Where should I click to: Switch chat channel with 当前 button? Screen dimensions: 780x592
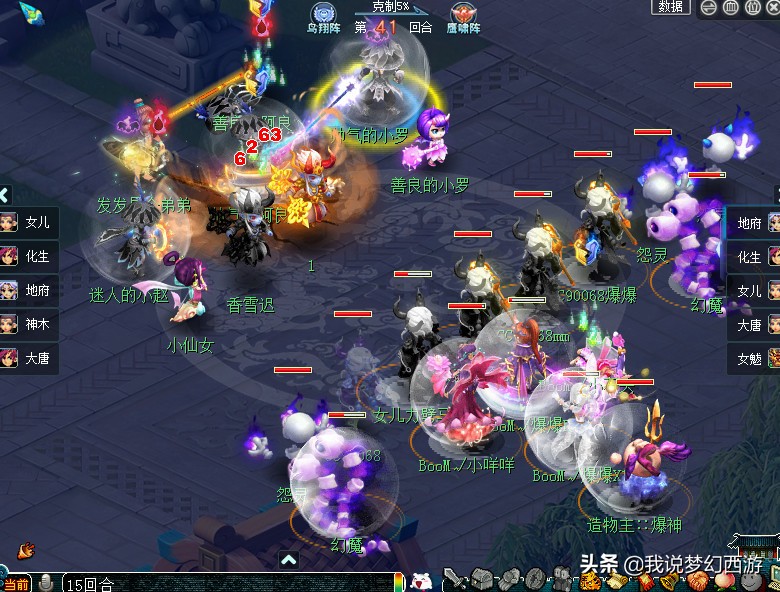[x=15, y=584]
